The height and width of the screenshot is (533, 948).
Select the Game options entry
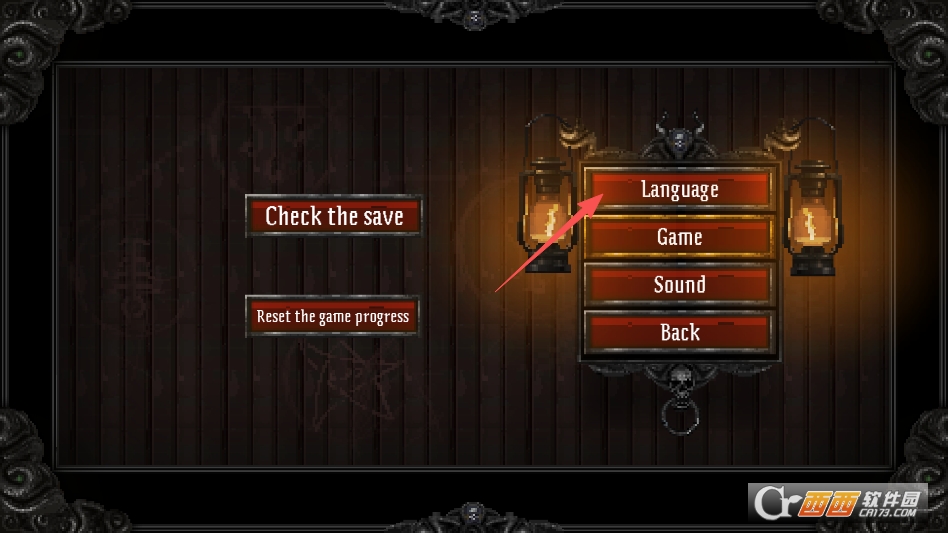pos(679,237)
